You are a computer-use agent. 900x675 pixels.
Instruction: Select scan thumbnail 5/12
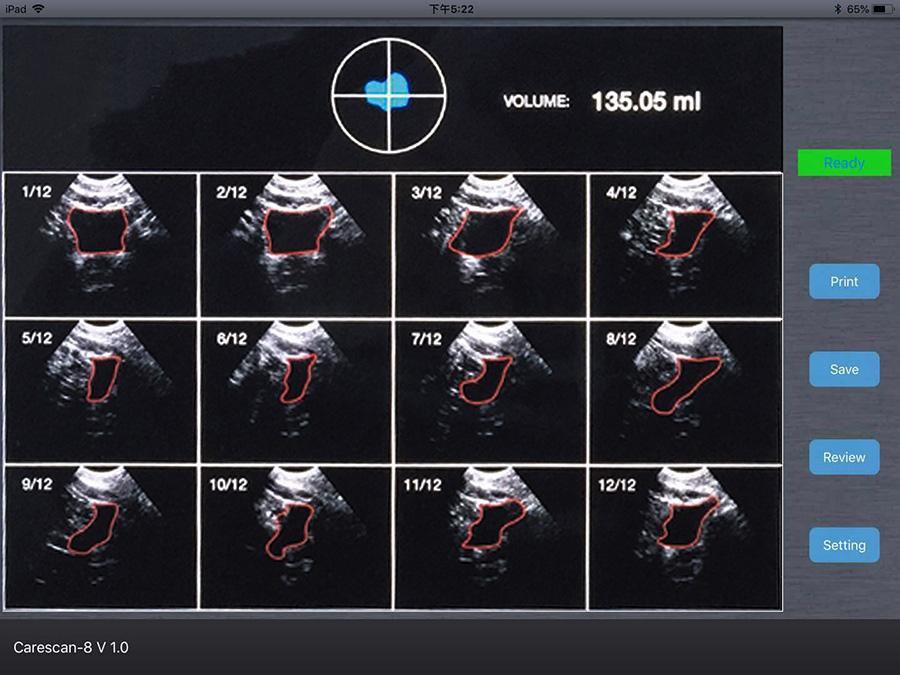pos(100,390)
